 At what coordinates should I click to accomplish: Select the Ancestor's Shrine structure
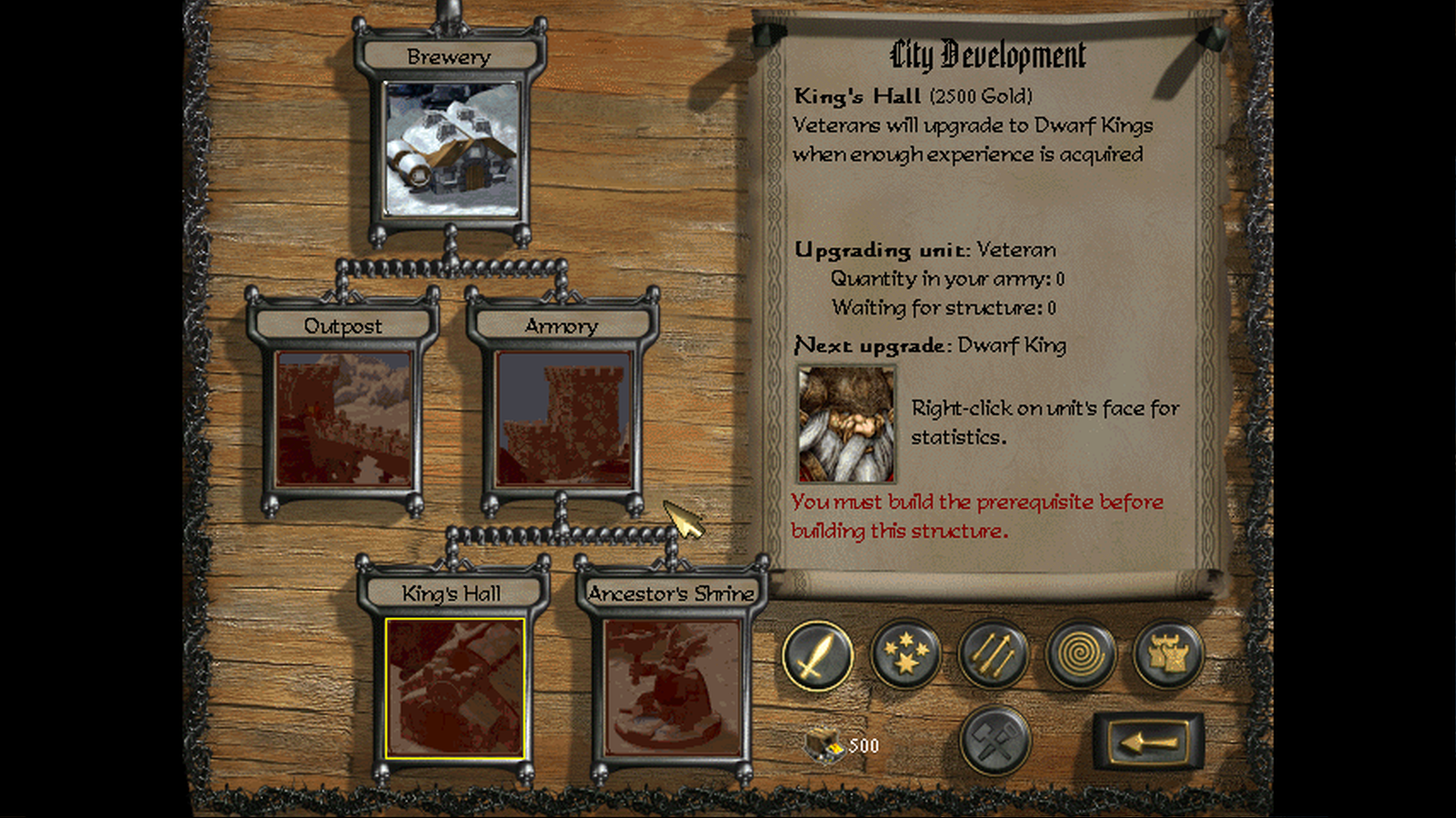[672, 688]
